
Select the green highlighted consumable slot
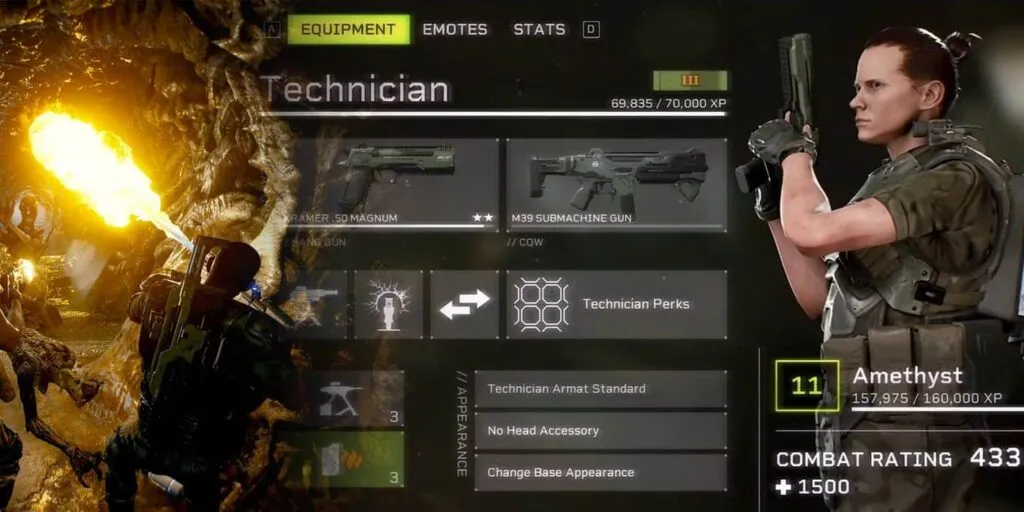345,459
